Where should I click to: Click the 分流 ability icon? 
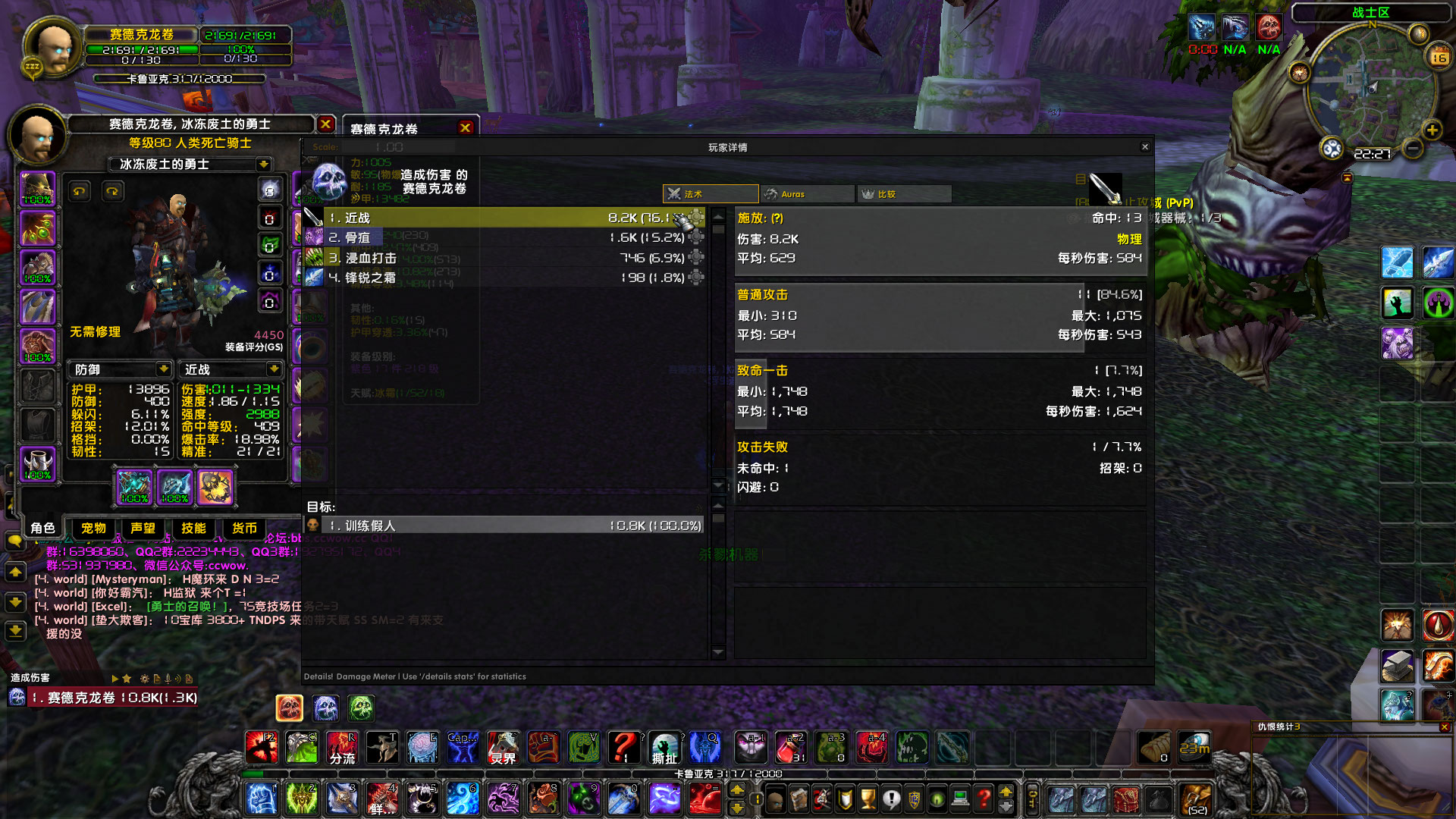pyautogui.click(x=342, y=748)
